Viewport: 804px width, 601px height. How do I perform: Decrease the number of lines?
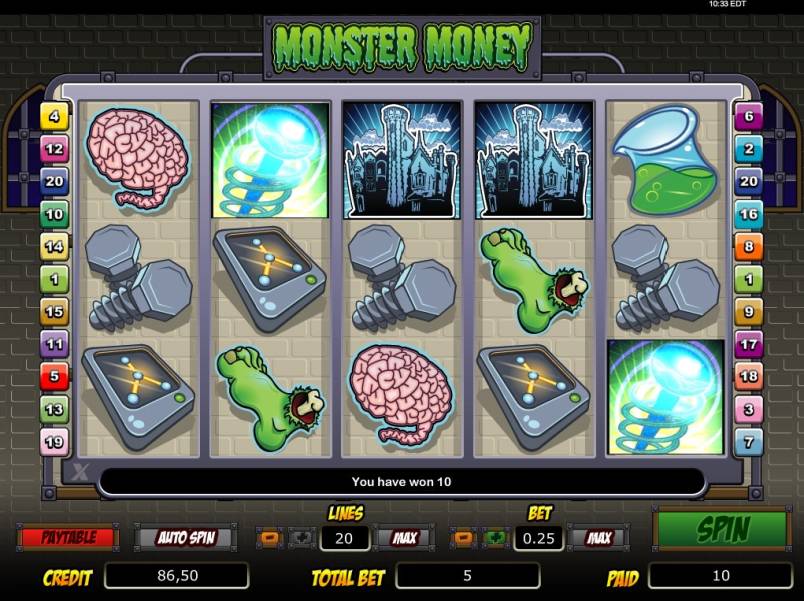tap(272, 538)
